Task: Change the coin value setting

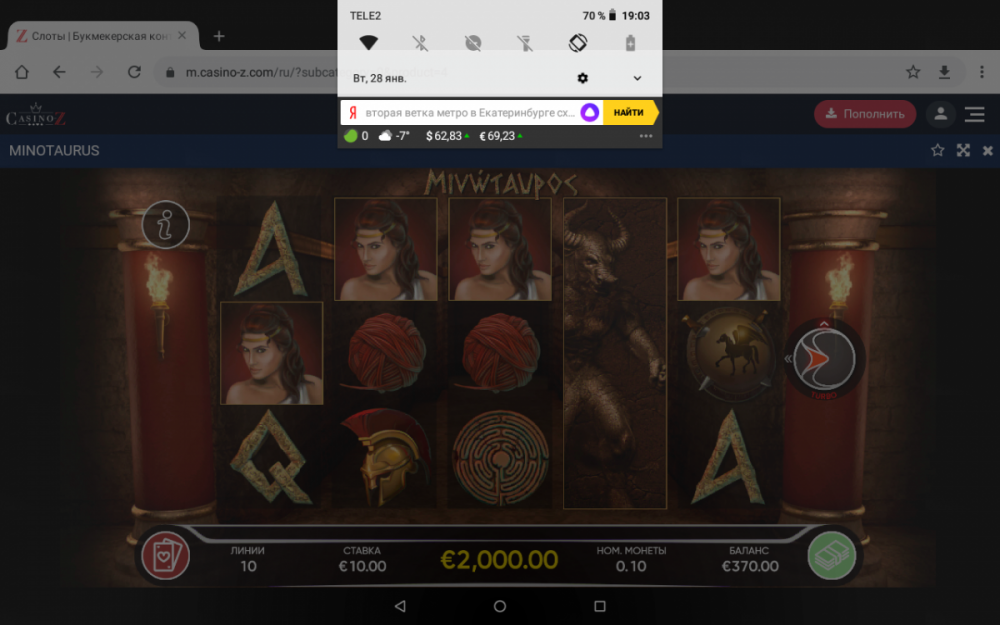Action: pos(630,559)
